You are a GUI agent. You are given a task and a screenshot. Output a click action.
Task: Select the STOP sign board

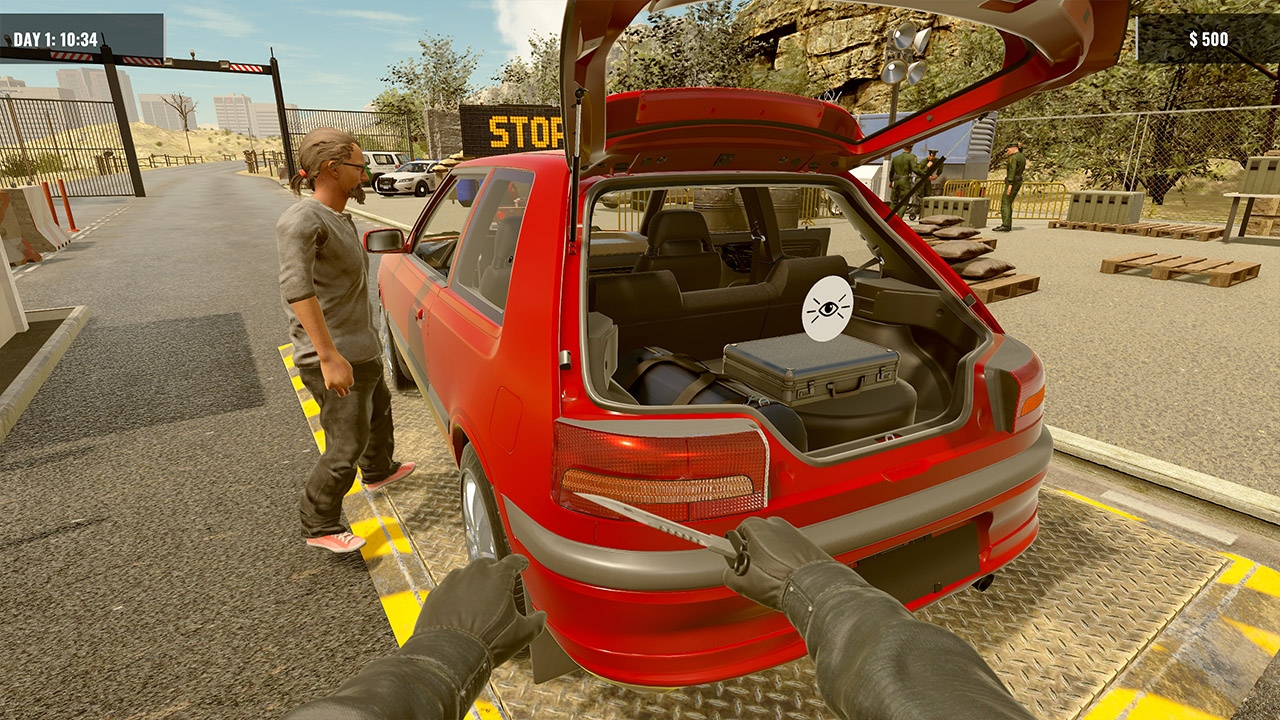click(x=510, y=131)
